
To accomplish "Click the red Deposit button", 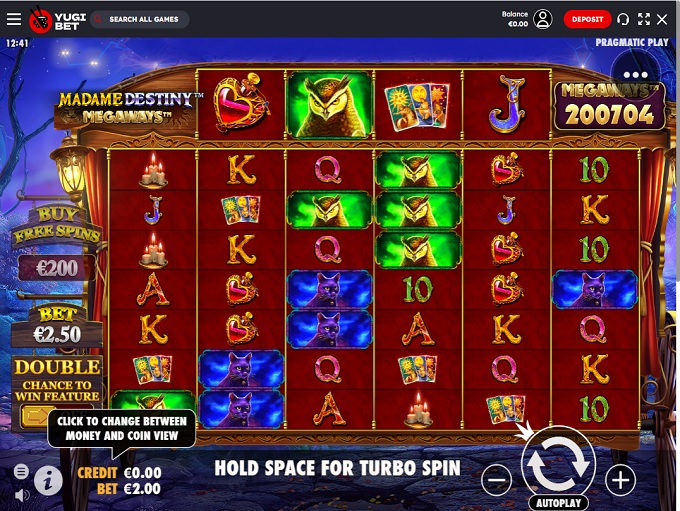I will 587,19.
